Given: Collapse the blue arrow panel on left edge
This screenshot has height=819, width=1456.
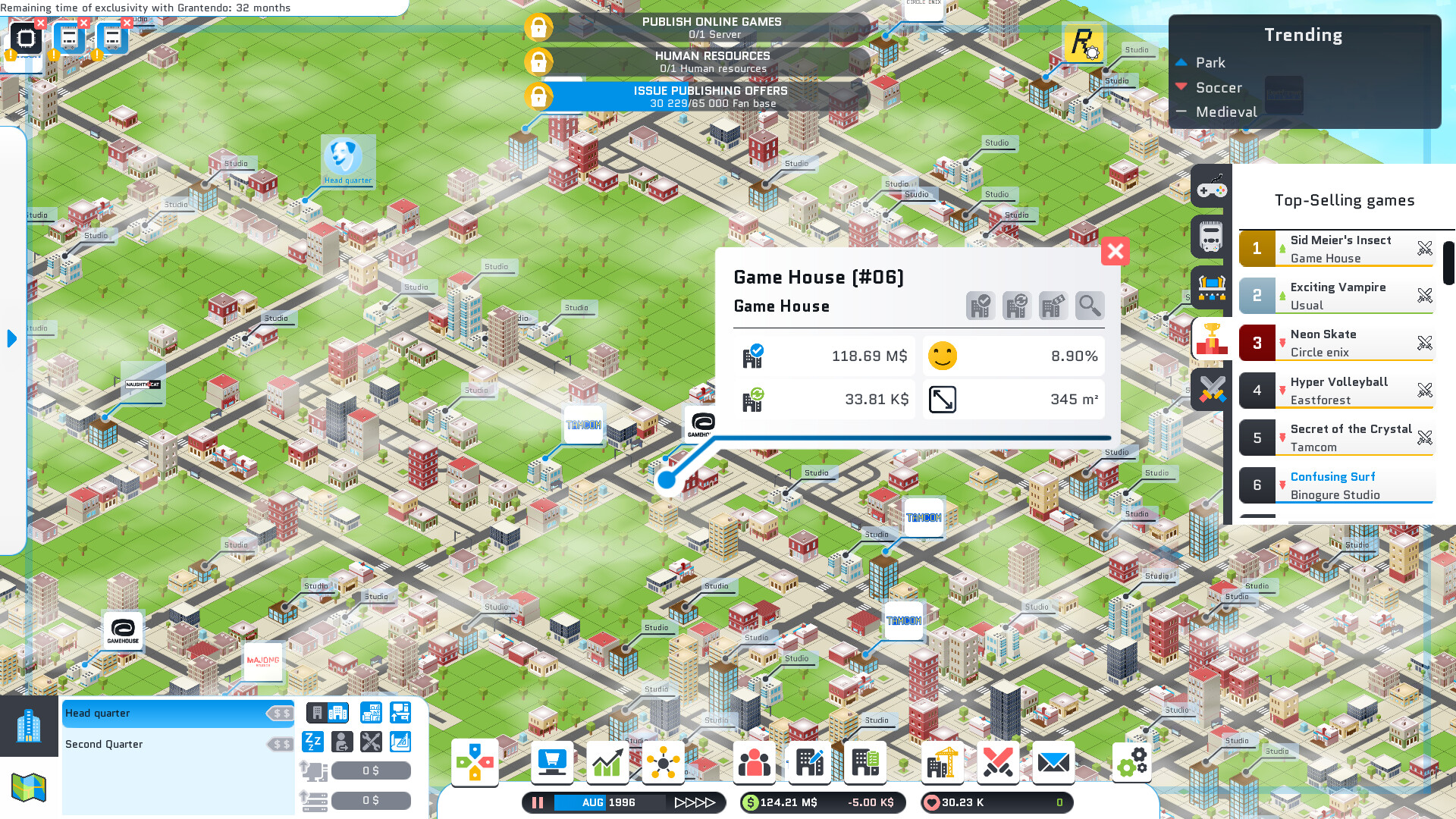Looking at the screenshot, I should [11, 339].
